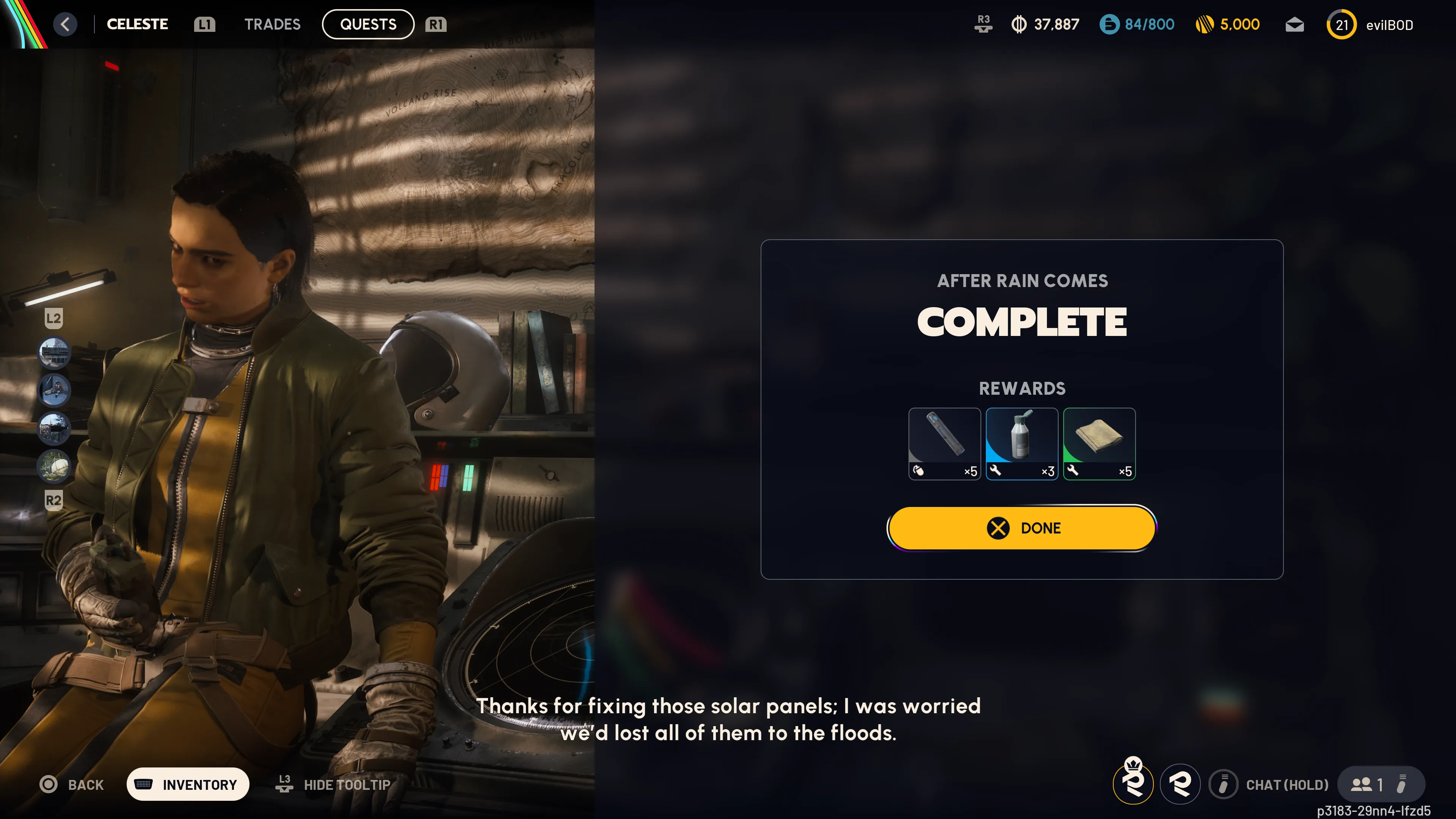Click the back chevron beside CELESTE
Image resolution: width=1456 pixels, height=819 pixels.
tap(65, 24)
